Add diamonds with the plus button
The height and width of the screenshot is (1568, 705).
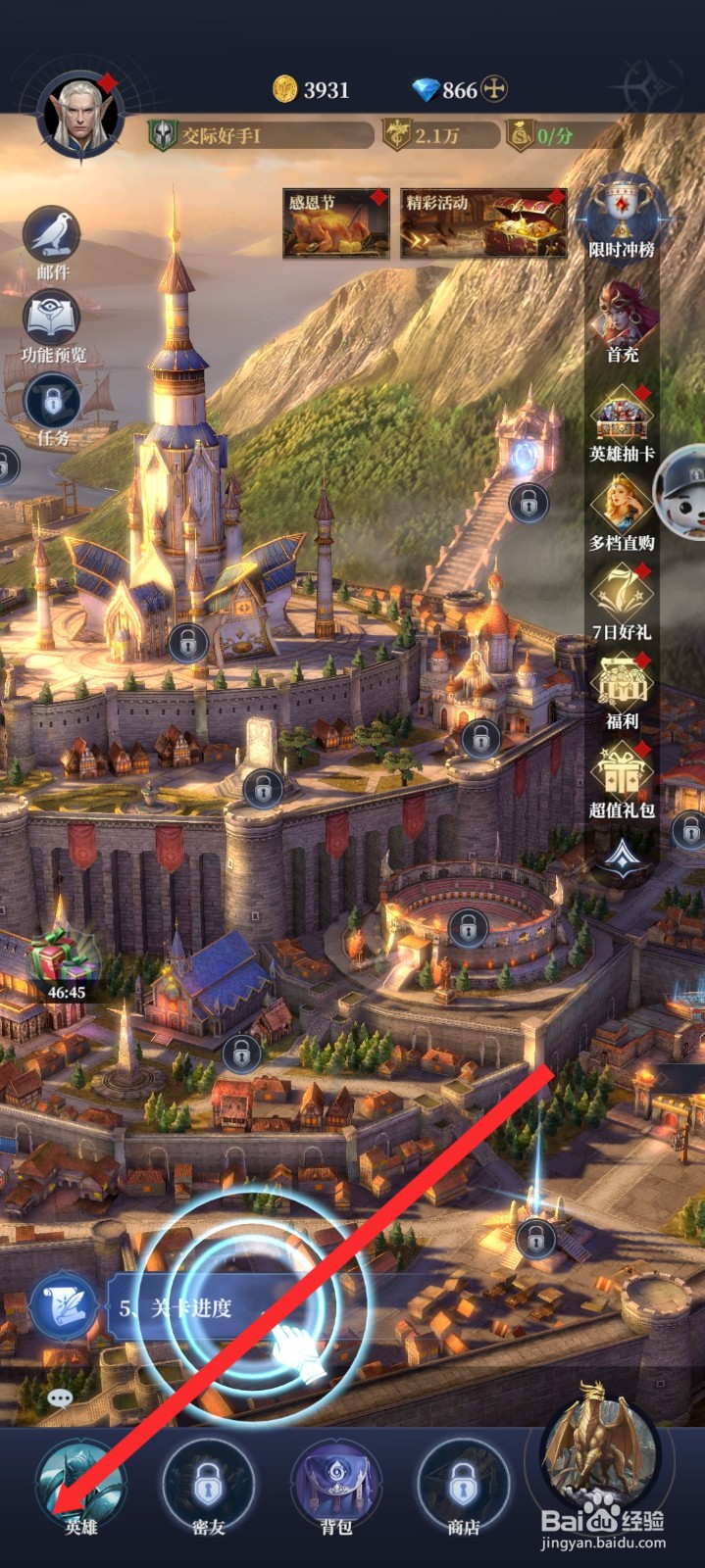[495, 90]
